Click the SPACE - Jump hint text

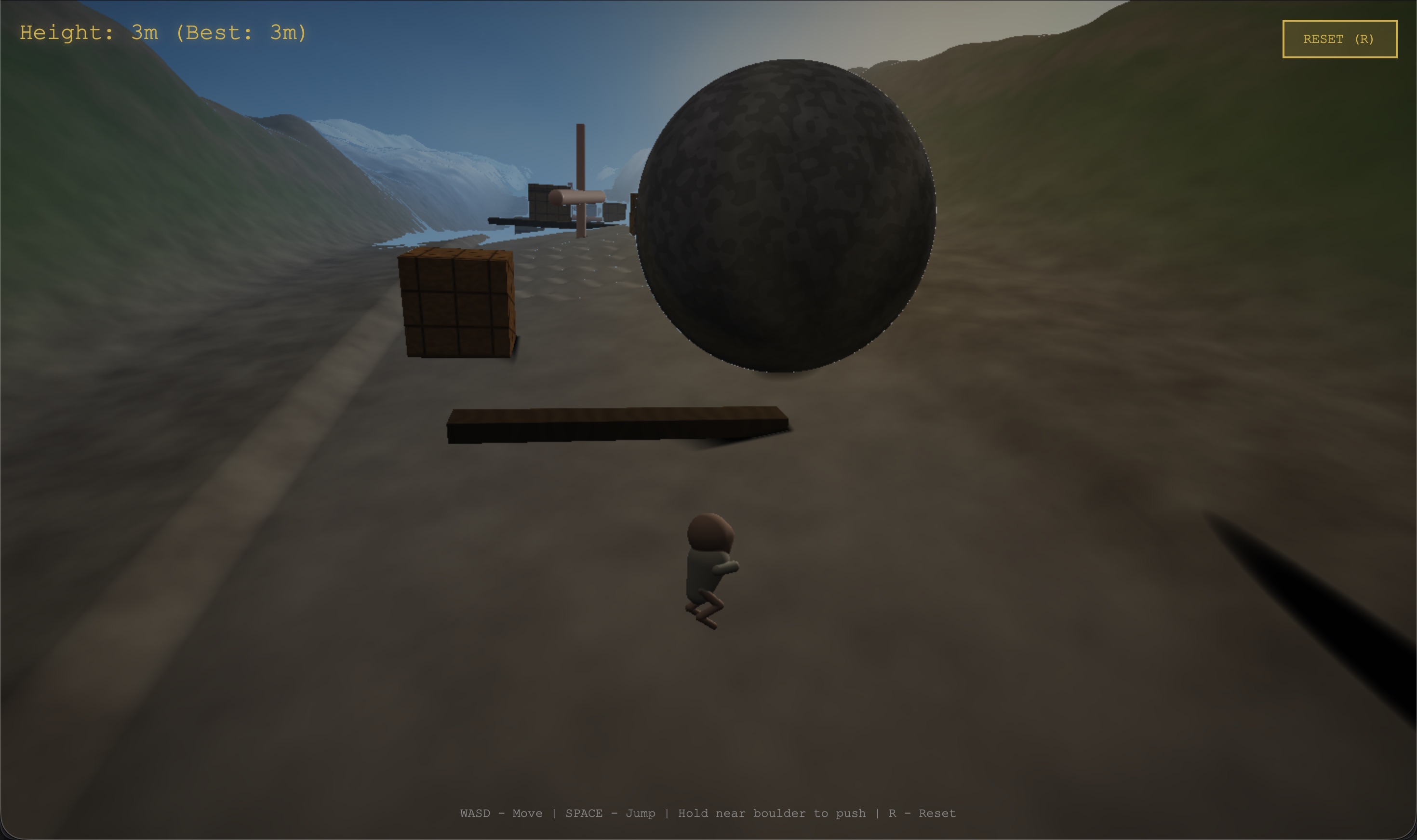pos(609,813)
